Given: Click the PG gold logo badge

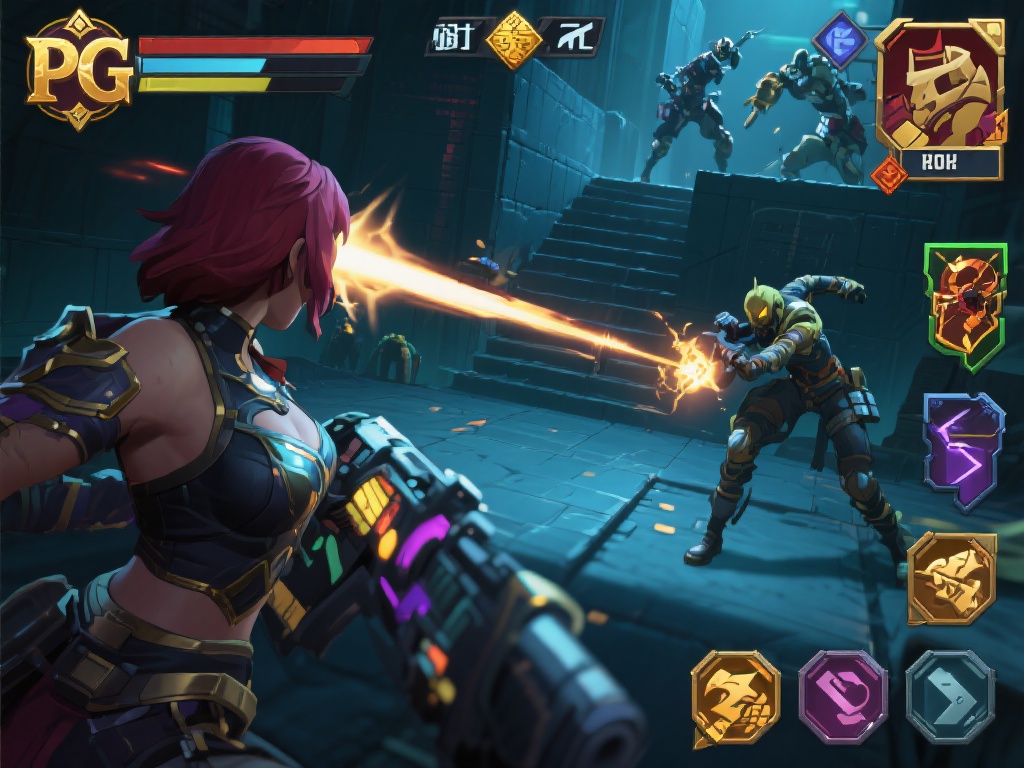Looking at the screenshot, I should point(78,70).
